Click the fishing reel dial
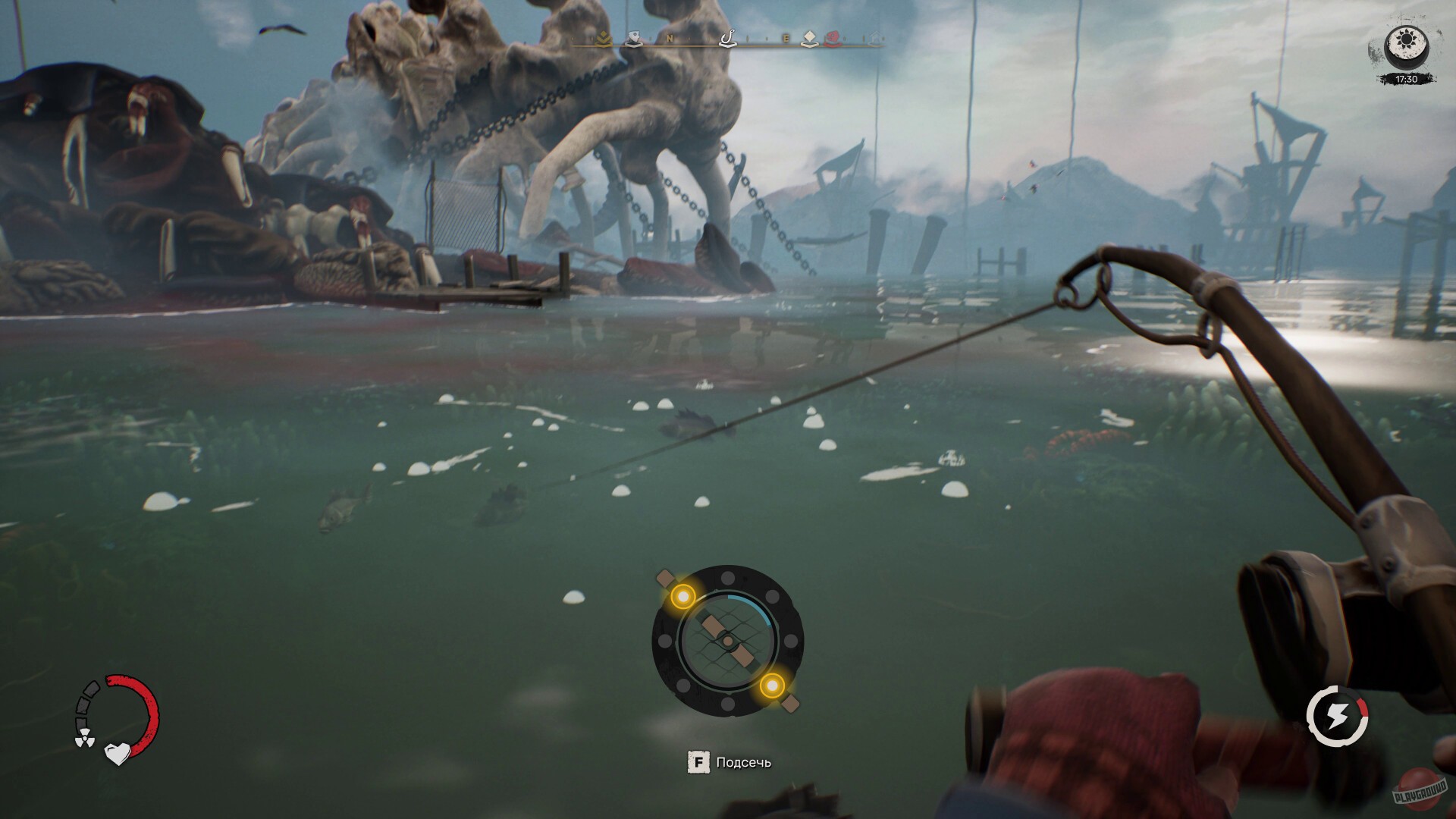This screenshot has height=819, width=1456. point(727,642)
